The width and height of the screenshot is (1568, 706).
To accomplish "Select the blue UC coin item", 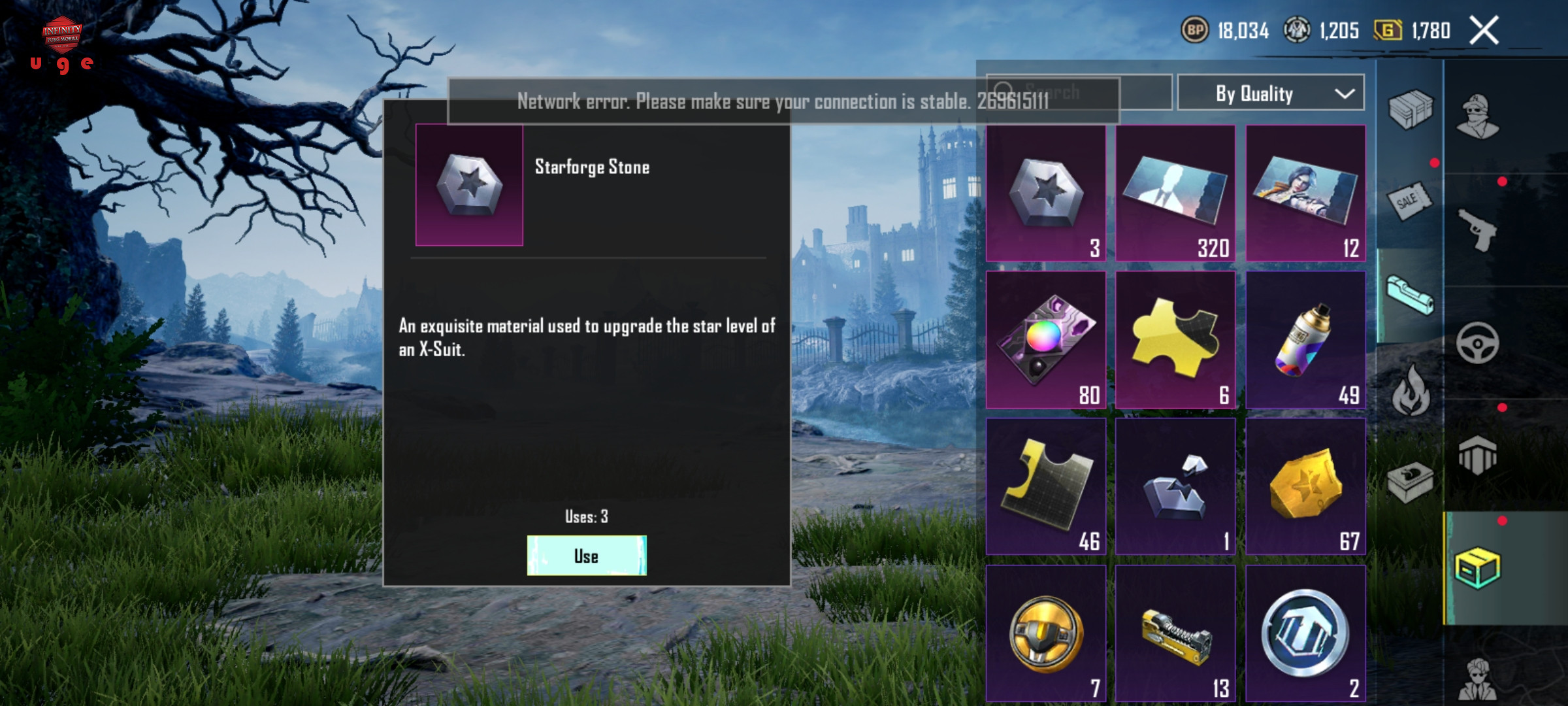I will coord(1305,633).
